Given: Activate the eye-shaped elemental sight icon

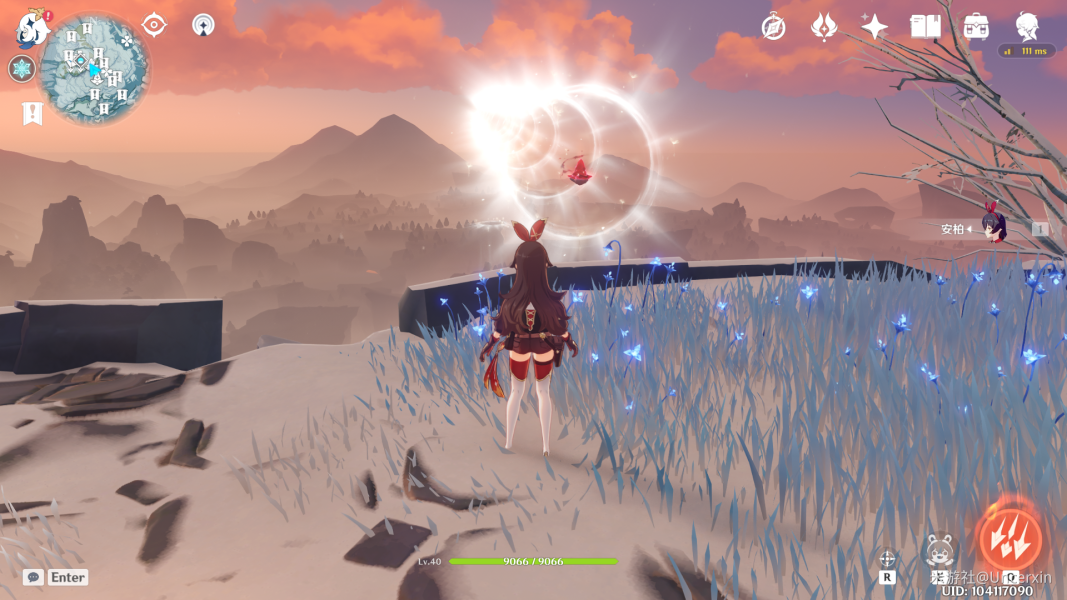Looking at the screenshot, I should coord(154,25).
